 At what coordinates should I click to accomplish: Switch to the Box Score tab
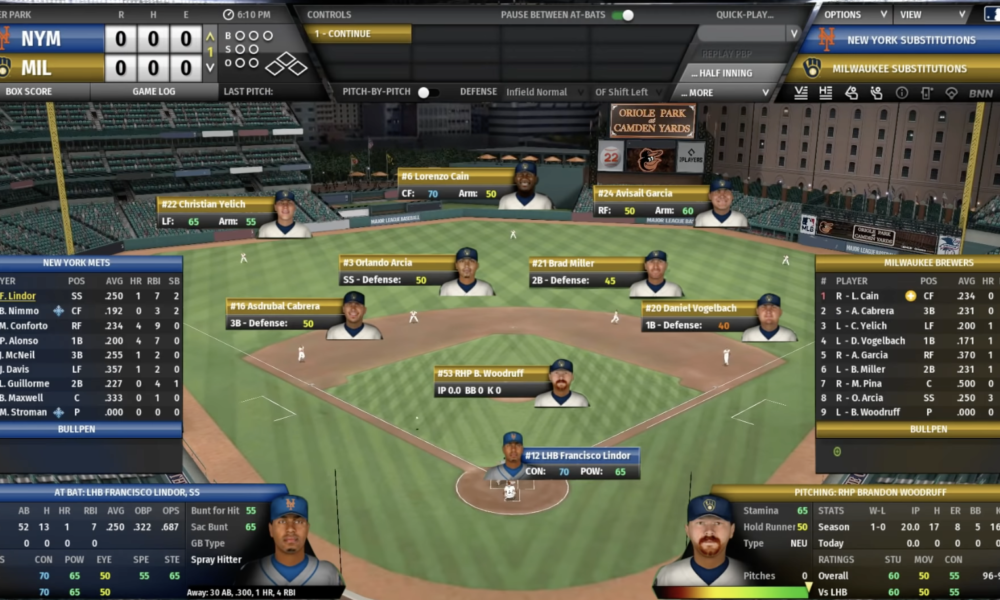[29, 91]
